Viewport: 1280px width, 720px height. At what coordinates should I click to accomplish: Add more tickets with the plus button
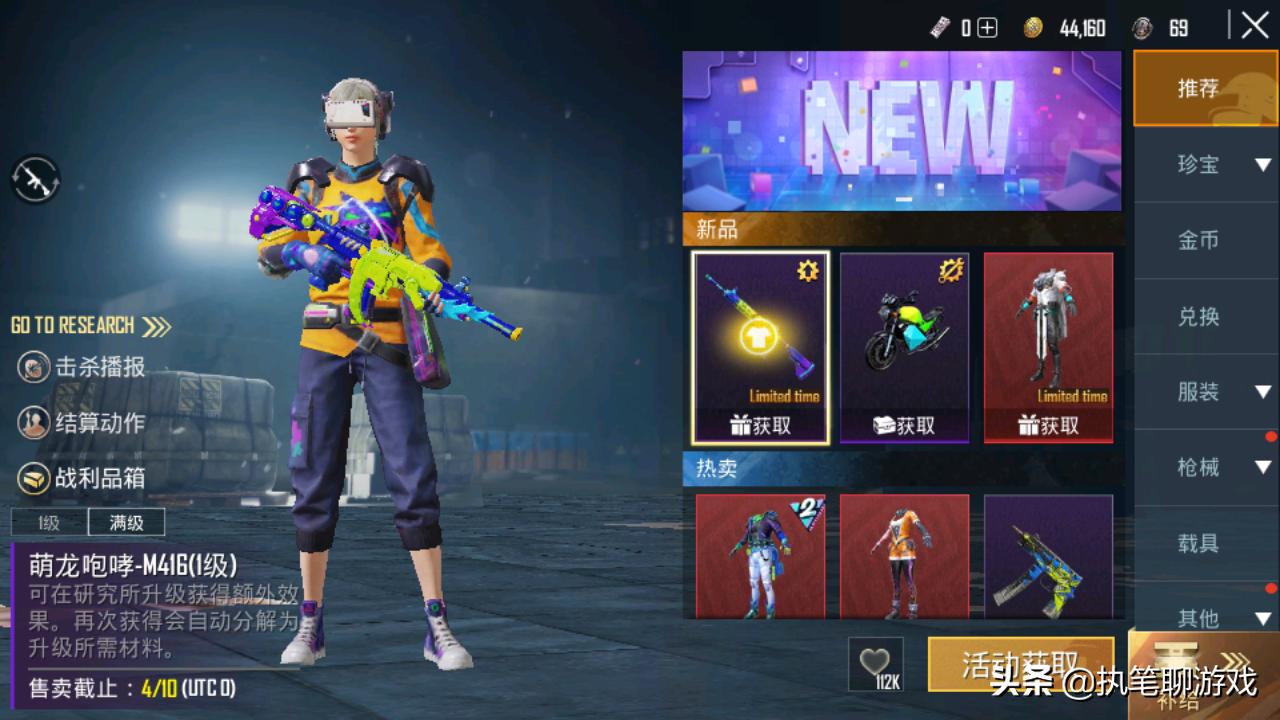[987, 28]
